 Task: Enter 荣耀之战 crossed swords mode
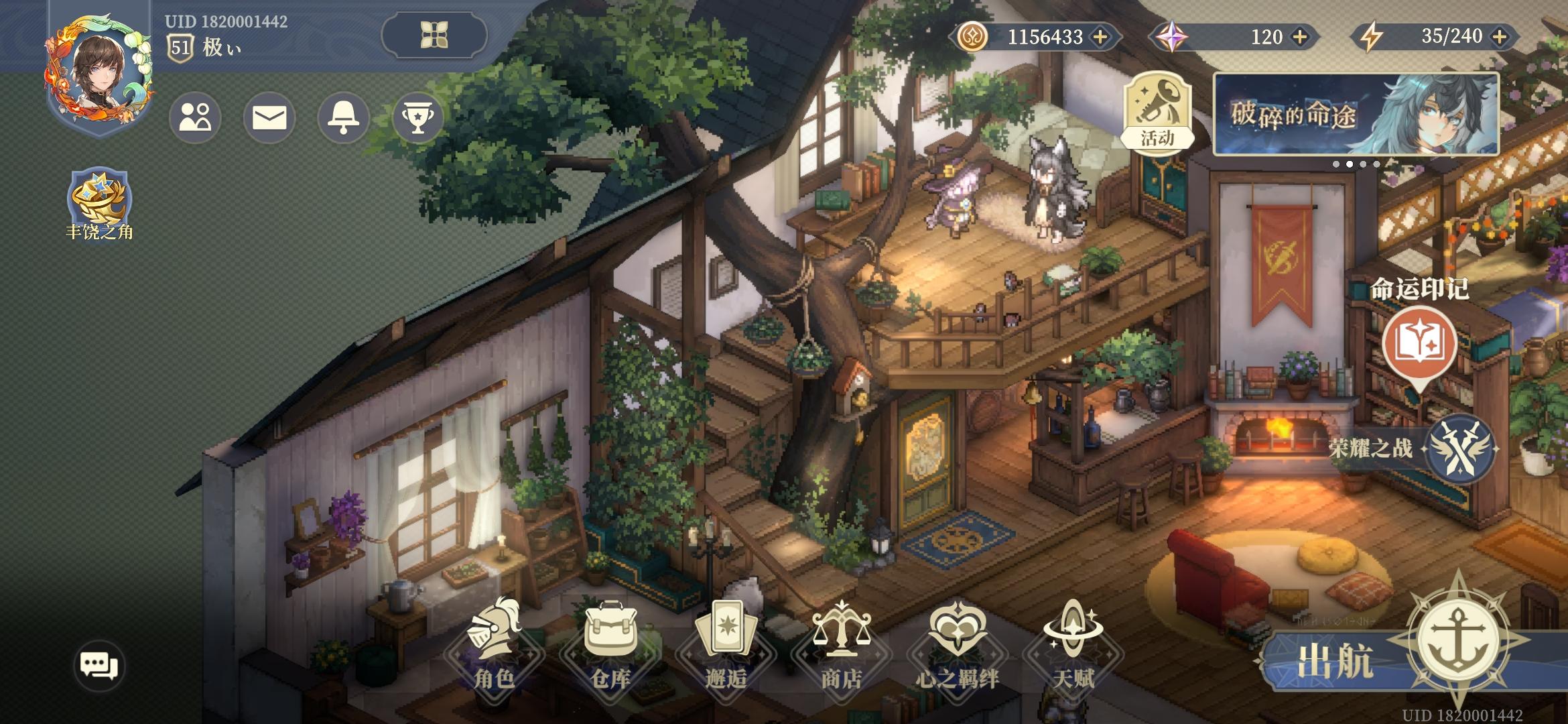pos(1459,449)
